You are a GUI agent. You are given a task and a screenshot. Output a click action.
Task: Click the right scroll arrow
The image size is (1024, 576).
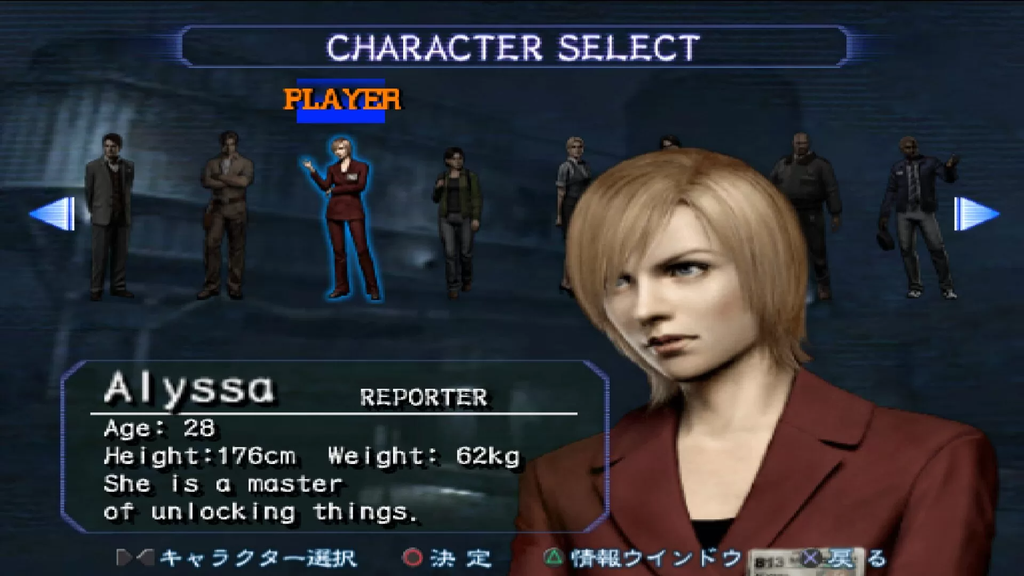coord(974,214)
